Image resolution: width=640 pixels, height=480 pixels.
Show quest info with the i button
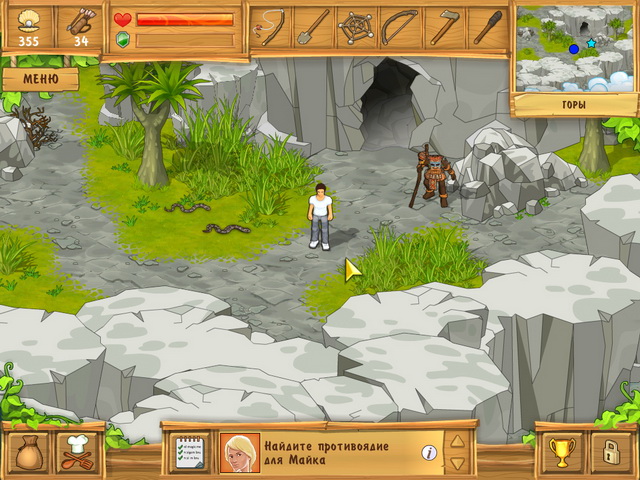429,453
